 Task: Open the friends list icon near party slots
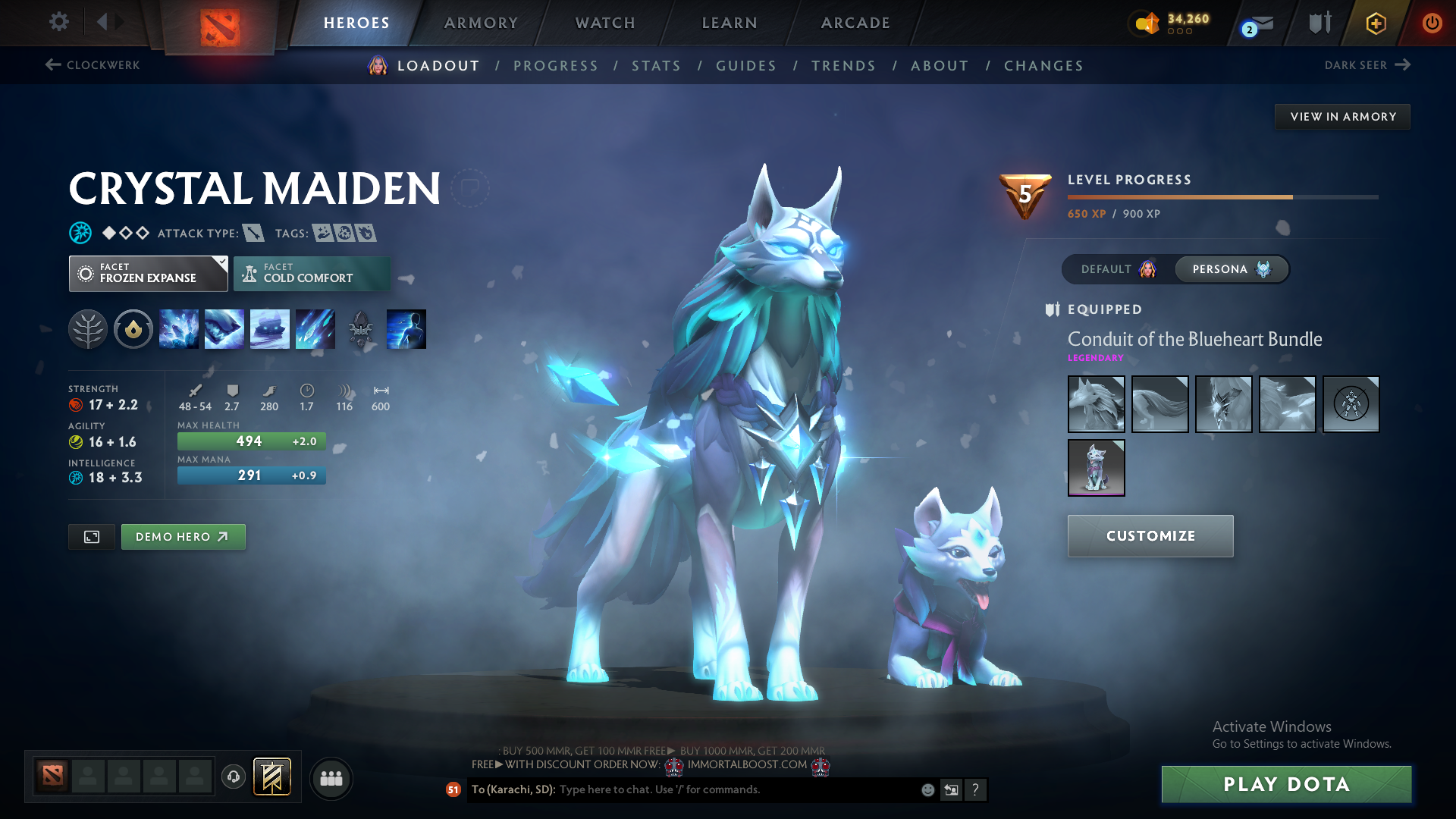click(331, 778)
